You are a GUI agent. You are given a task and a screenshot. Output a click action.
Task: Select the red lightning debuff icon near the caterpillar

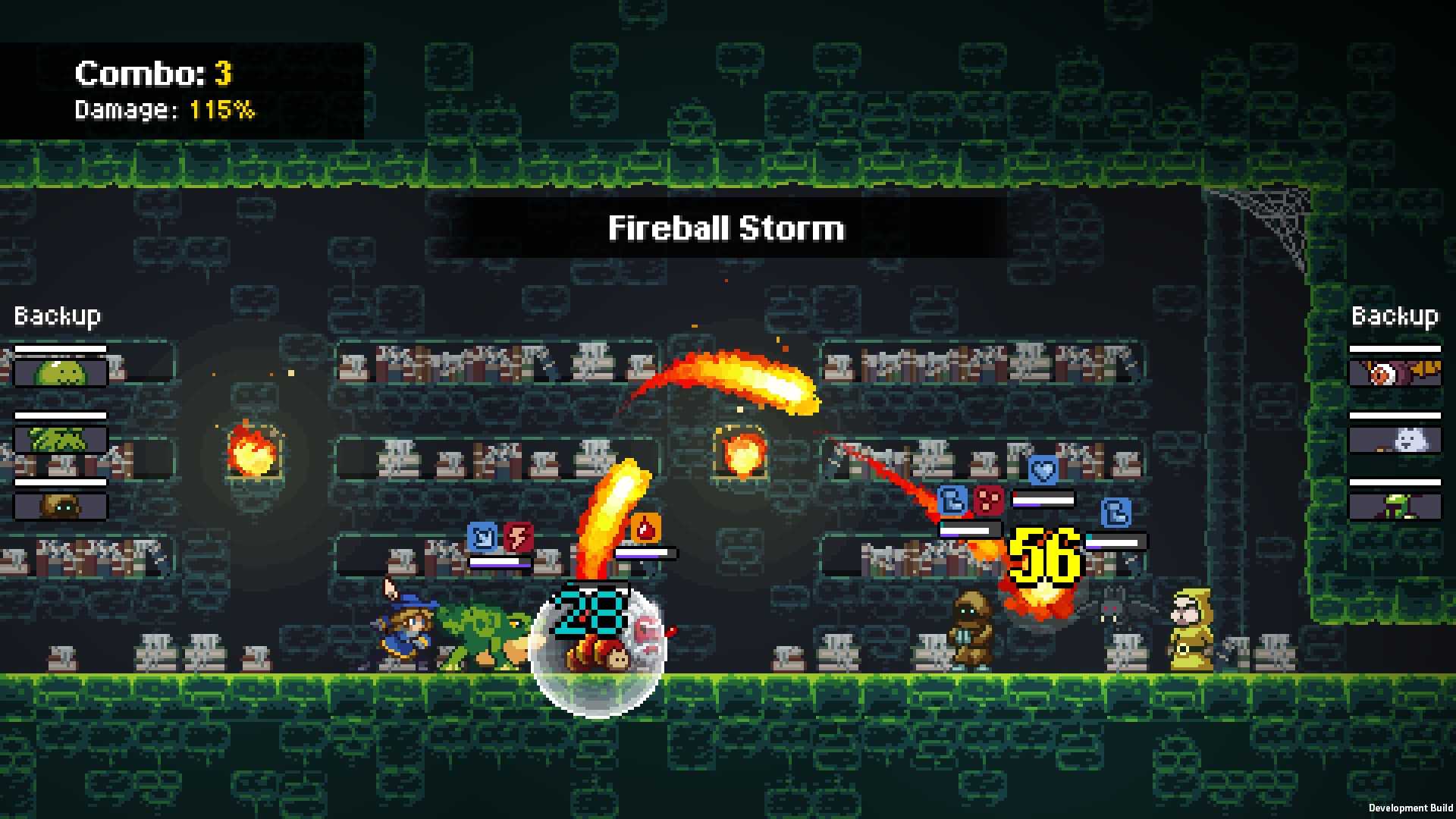point(516,536)
